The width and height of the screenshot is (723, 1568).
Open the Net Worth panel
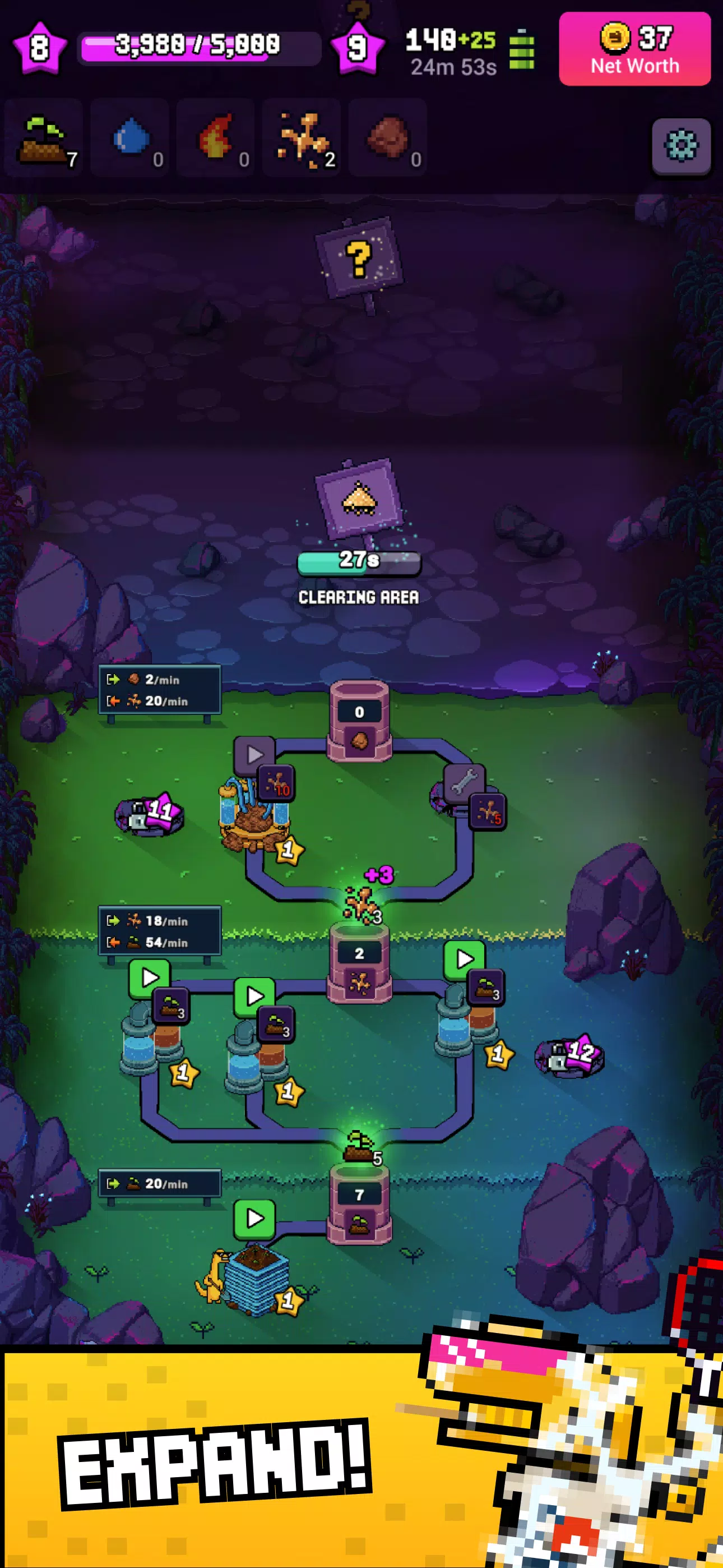(x=634, y=49)
